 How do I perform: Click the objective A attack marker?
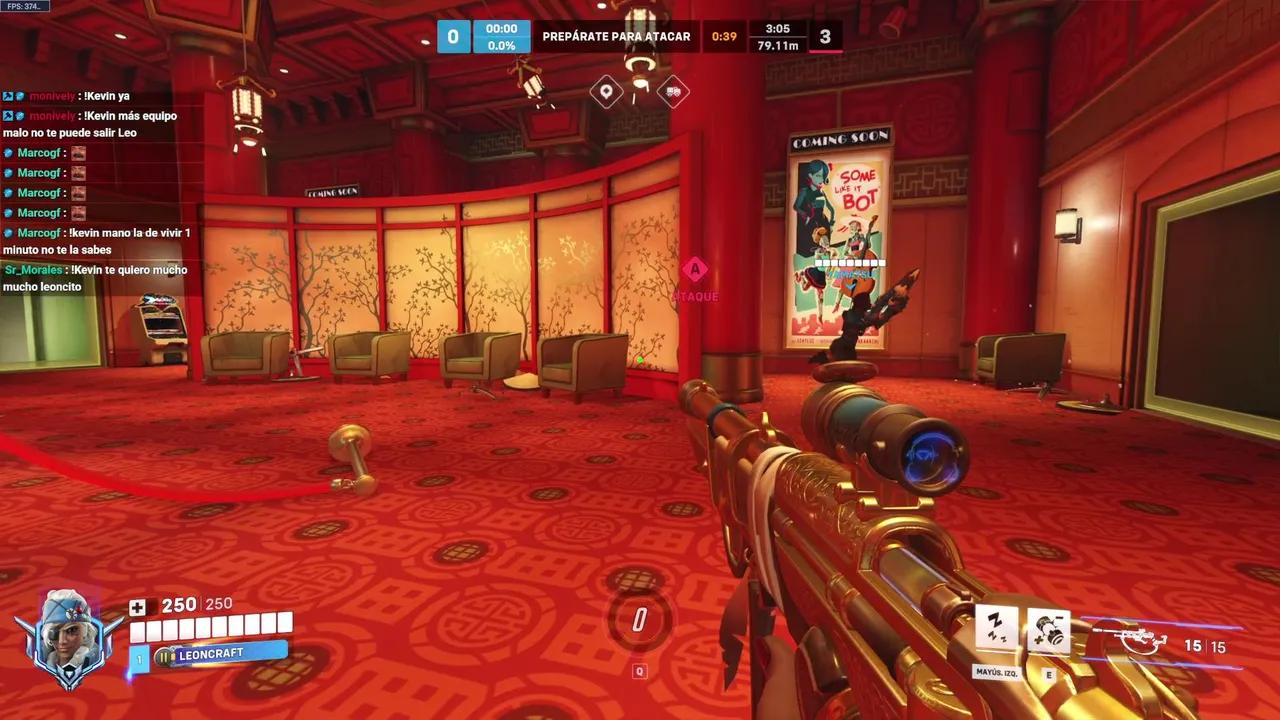695,269
